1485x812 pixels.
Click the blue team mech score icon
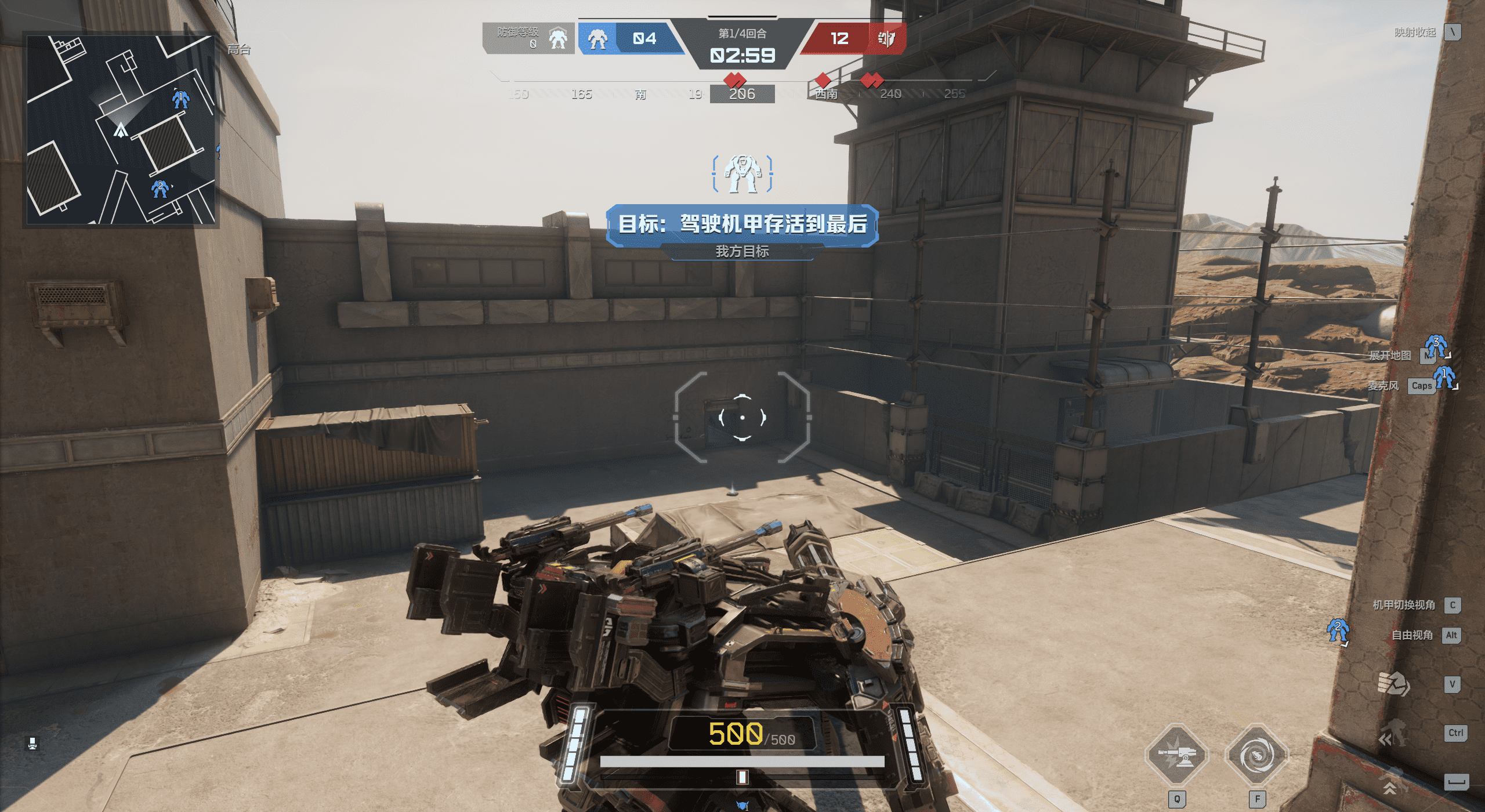coord(597,39)
